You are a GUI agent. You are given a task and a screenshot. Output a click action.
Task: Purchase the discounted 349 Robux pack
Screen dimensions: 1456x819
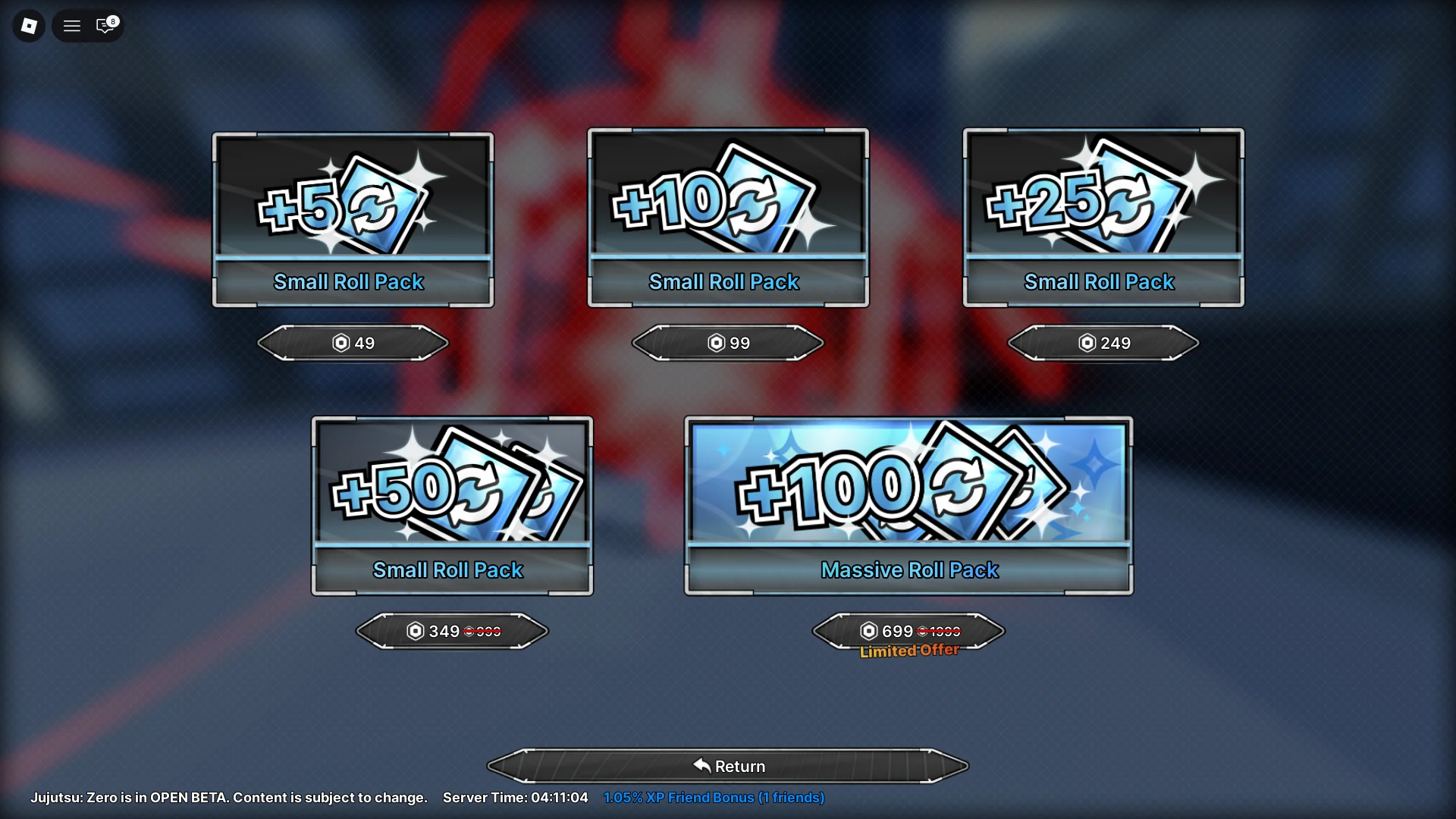point(452,630)
